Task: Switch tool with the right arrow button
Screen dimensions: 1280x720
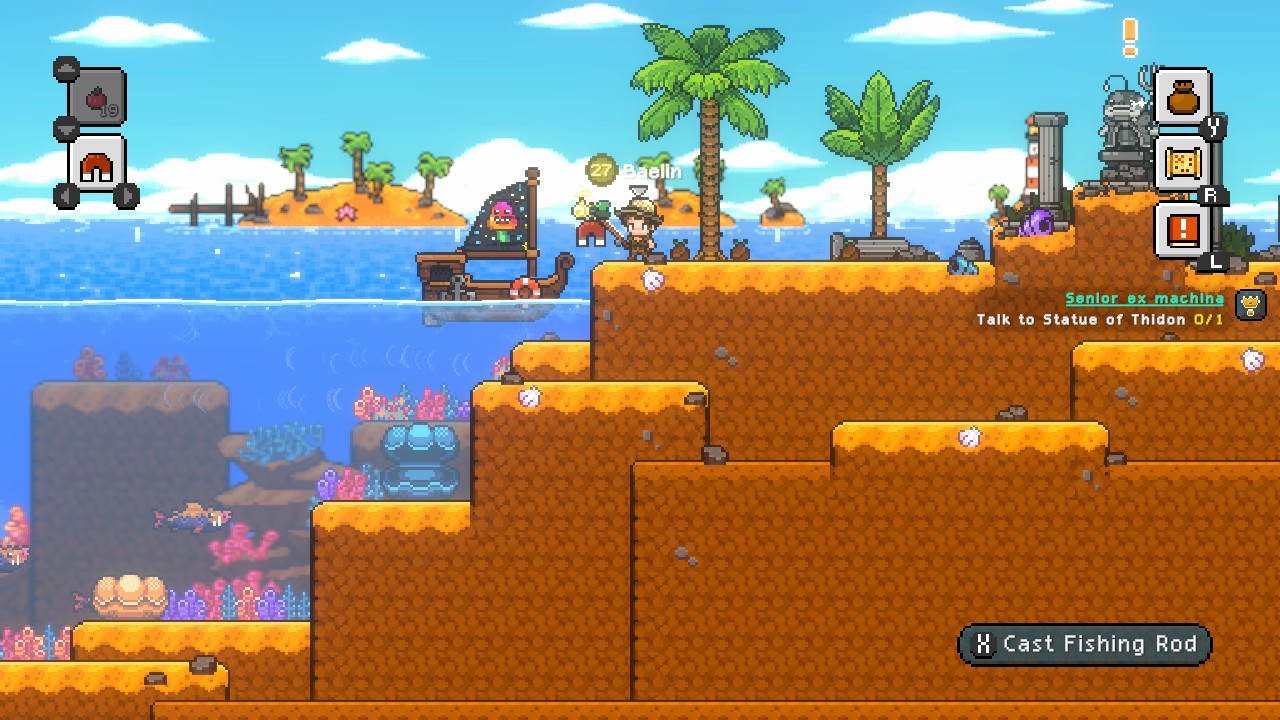Action: click(126, 196)
